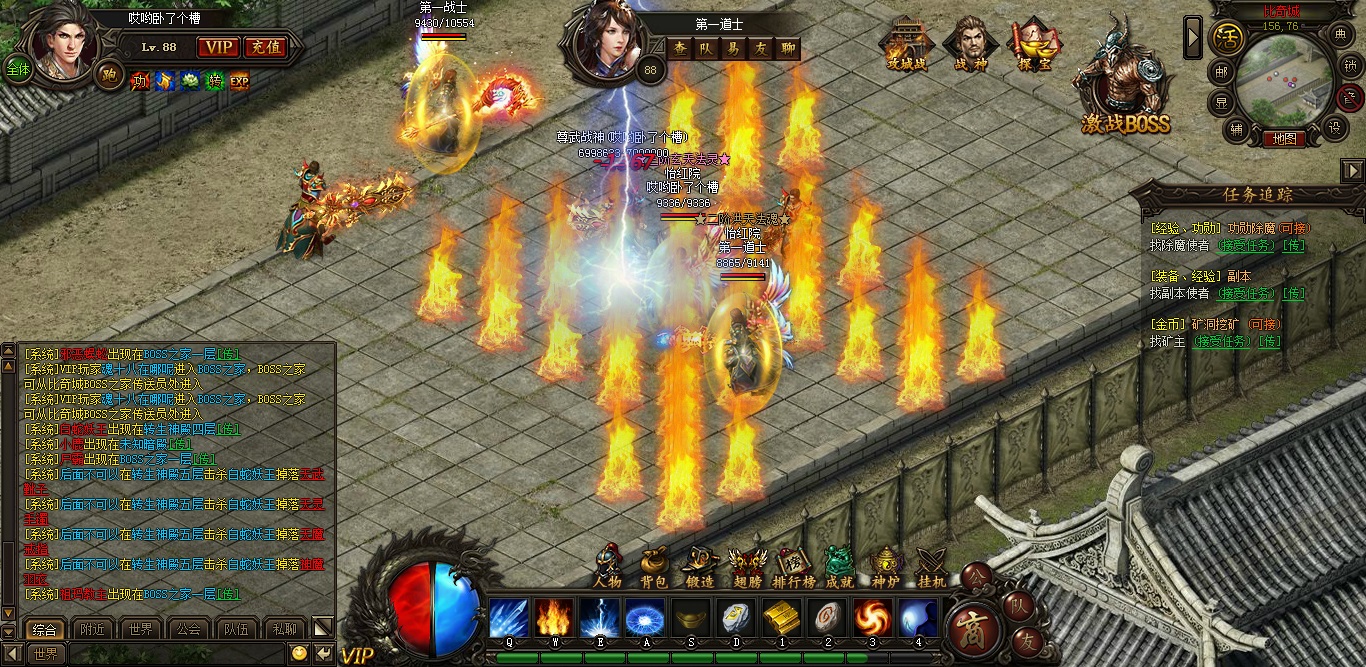
Task: Open the 锻造 forging menu
Action: (700, 569)
